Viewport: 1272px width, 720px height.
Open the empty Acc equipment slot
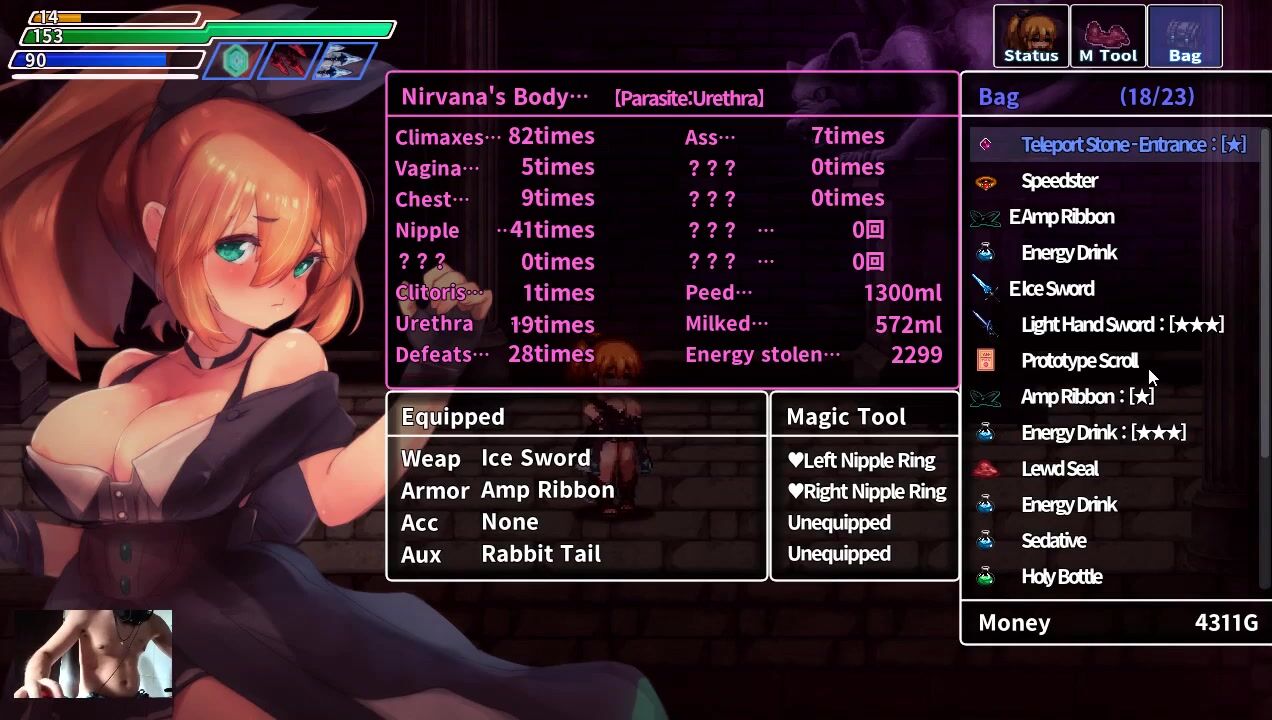click(x=509, y=522)
